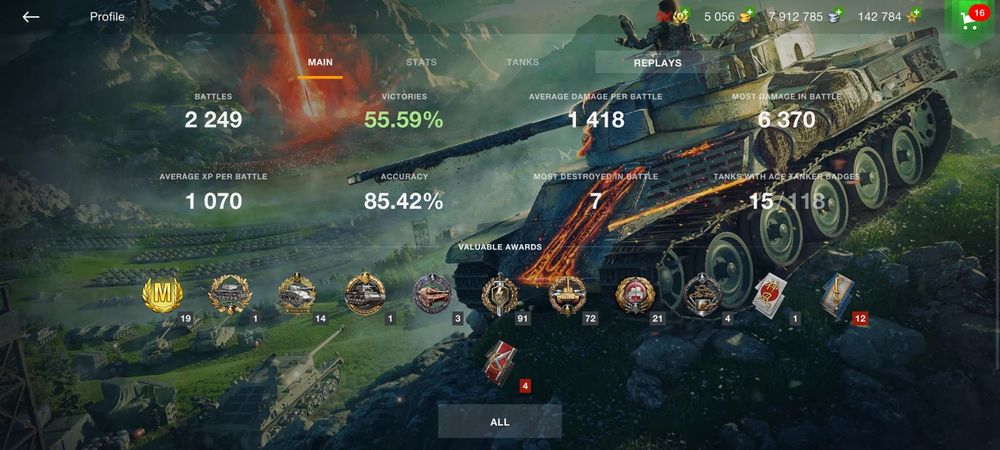Open the blue card award with count 12
The width and height of the screenshot is (1000, 450).
[838, 294]
